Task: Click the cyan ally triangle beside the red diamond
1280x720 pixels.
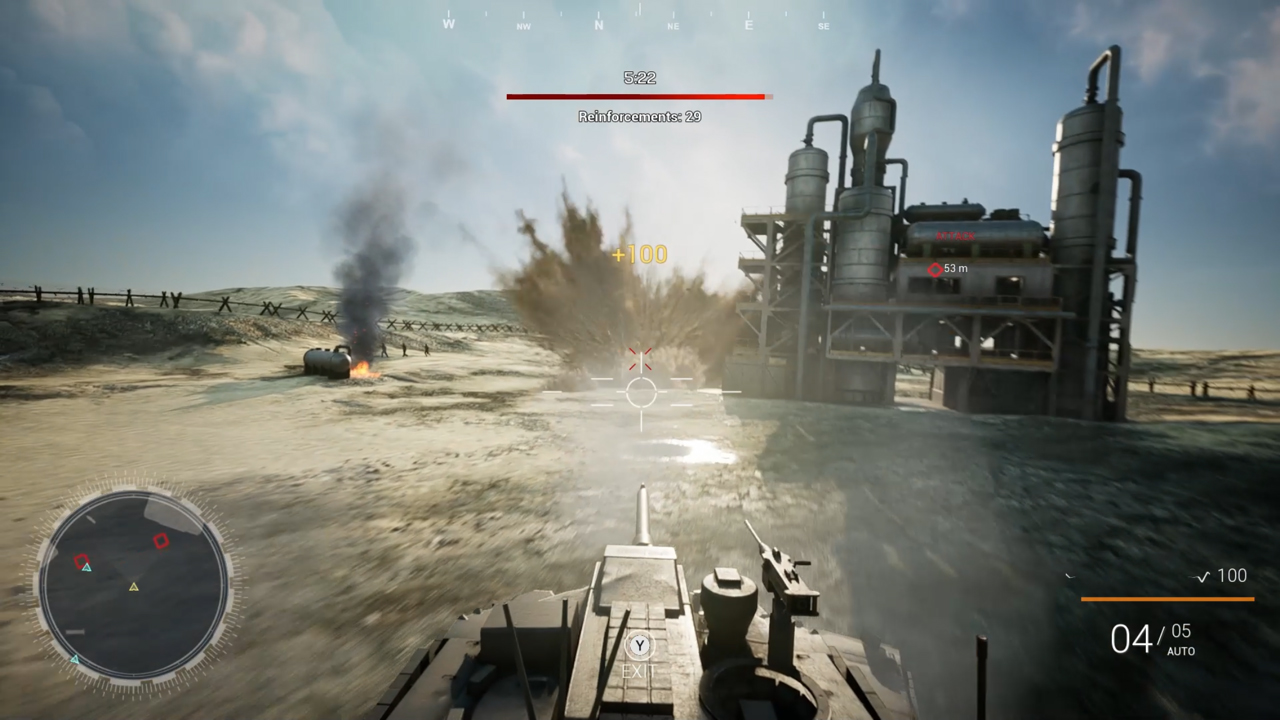Action: point(88,568)
